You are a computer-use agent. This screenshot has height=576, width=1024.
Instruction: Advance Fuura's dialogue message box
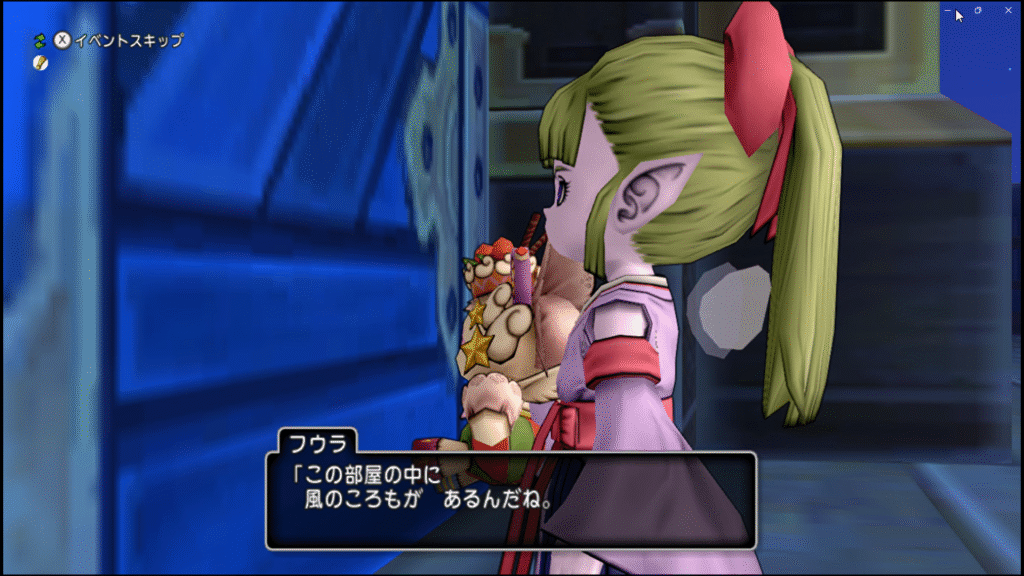510,499
